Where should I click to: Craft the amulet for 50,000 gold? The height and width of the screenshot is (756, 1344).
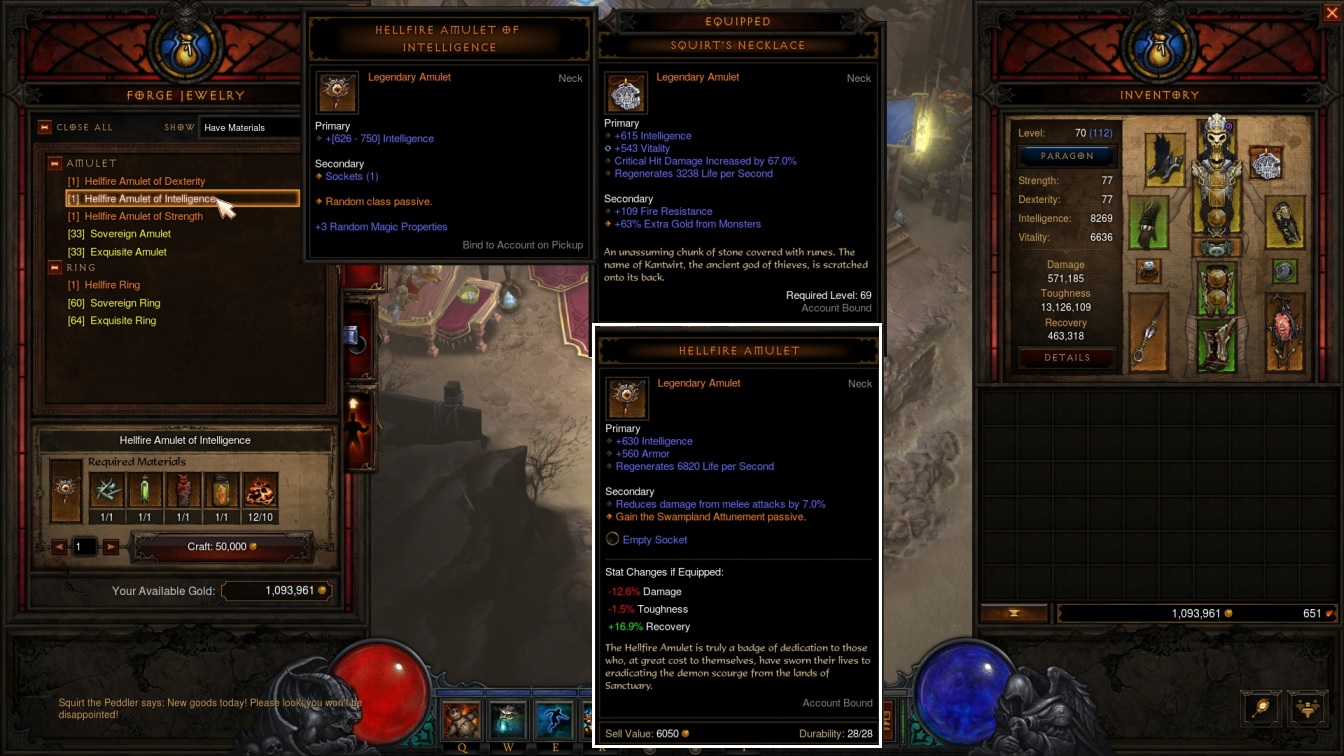point(222,547)
